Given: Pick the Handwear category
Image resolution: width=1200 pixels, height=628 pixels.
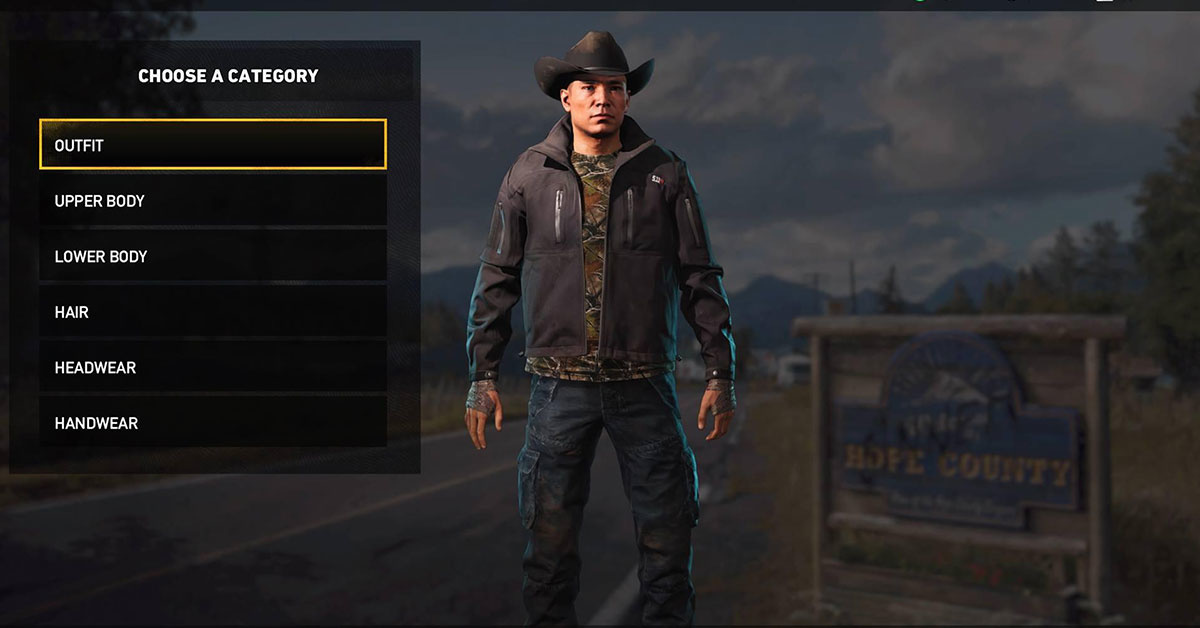Looking at the screenshot, I should (212, 423).
